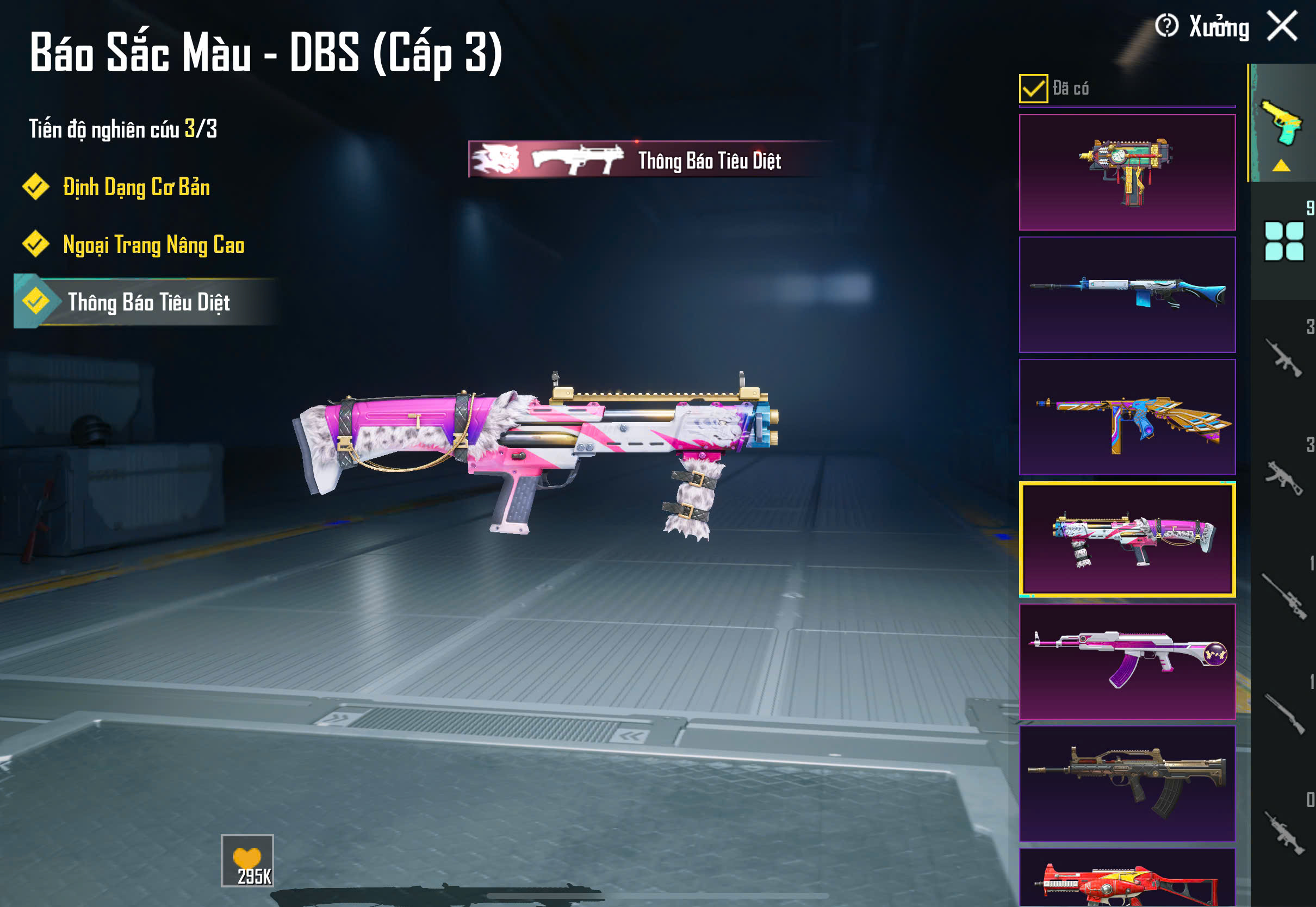Toggle the Đã có owned filter checkbox
This screenshot has height=907, width=1316.
(1033, 89)
